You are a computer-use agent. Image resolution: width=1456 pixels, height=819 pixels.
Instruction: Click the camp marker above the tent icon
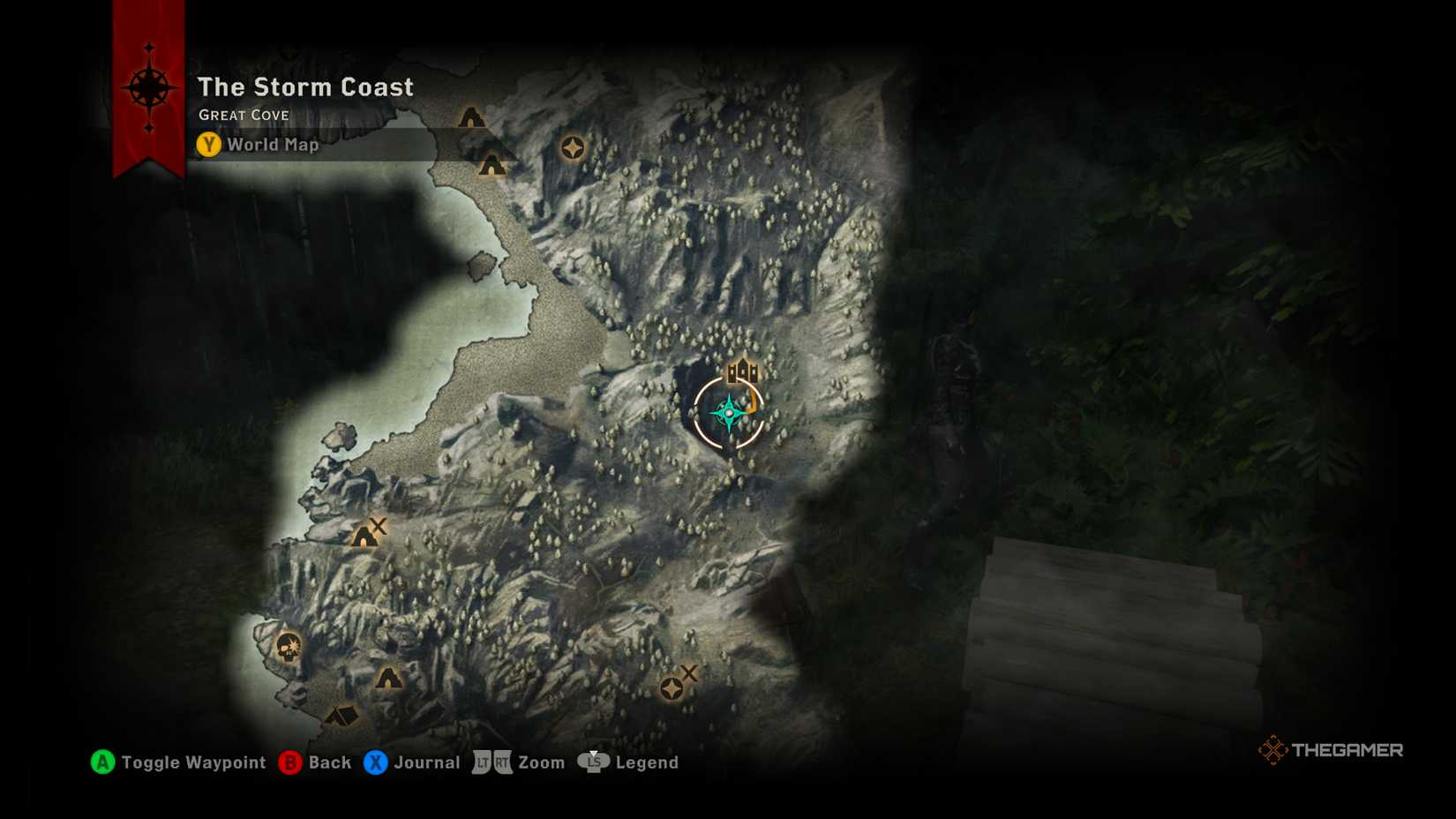tap(391, 680)
